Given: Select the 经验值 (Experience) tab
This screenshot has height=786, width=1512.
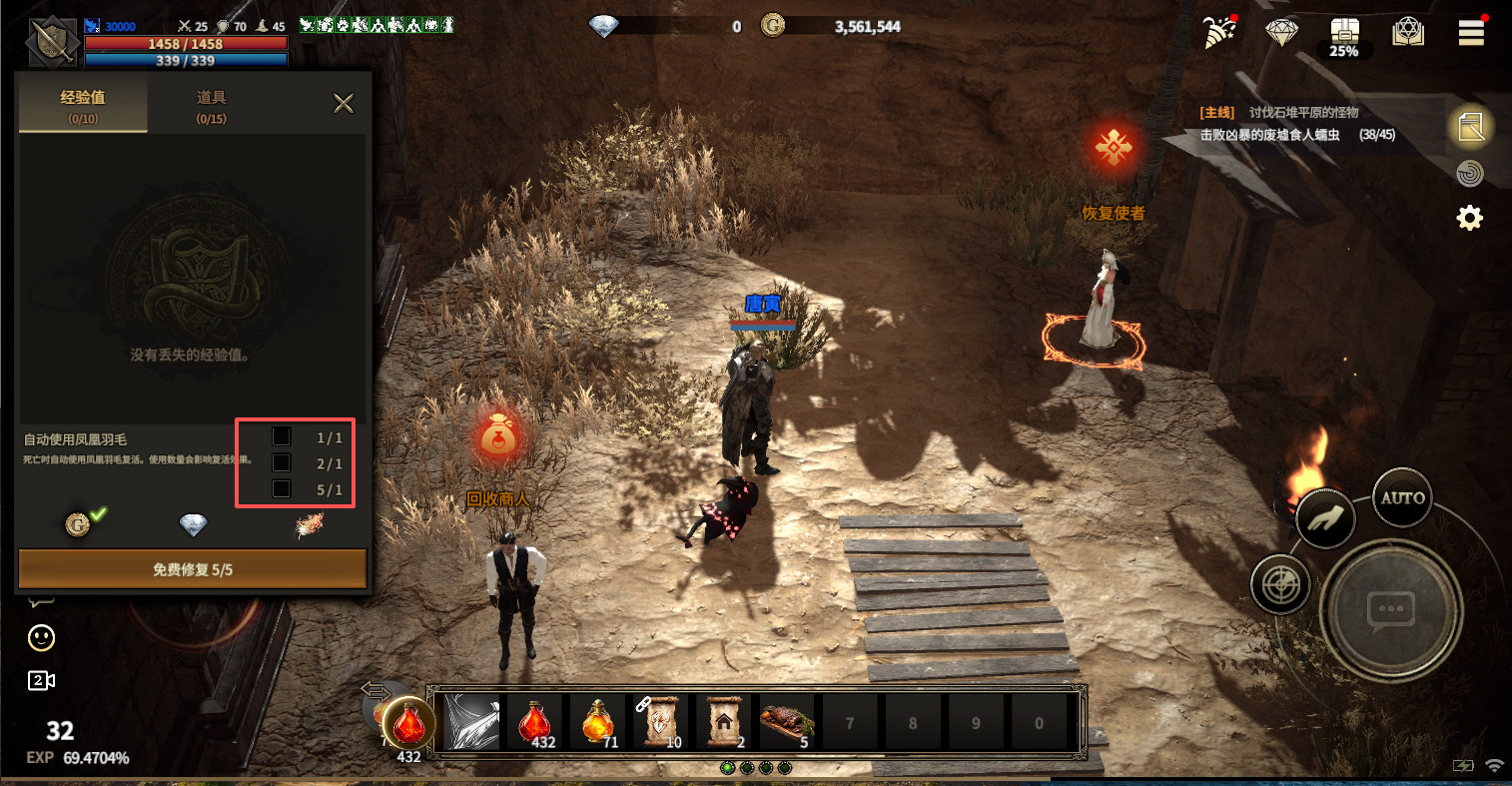Looking at the screenshot, I should tap(83, 105).
